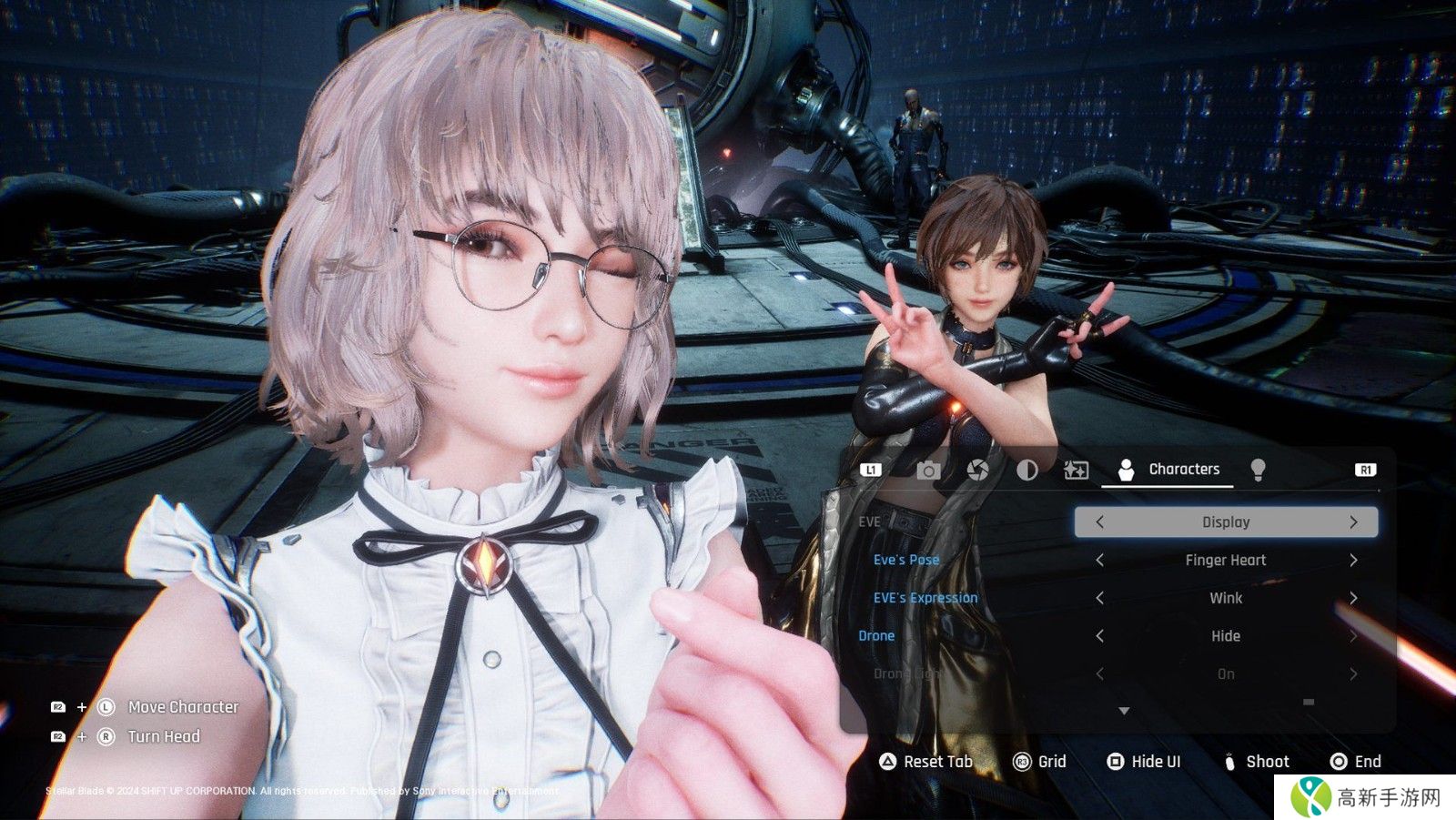Select previous EVE's Expression option
1456x820 pixels.
1099,598
